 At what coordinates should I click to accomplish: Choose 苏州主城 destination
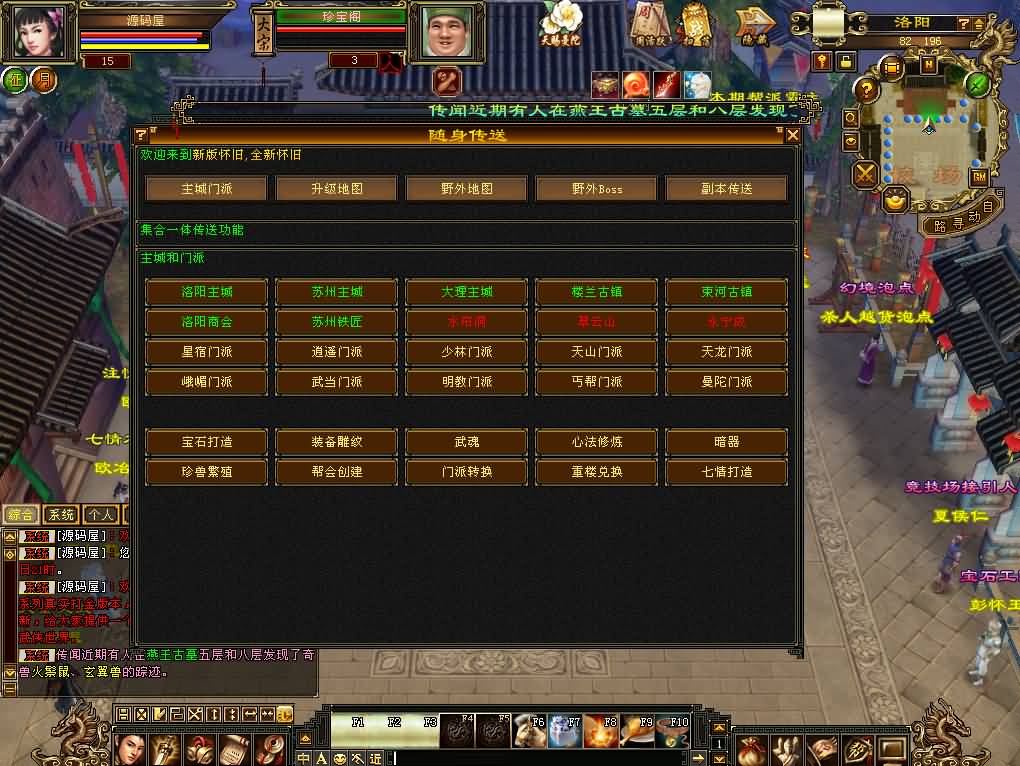336,292
